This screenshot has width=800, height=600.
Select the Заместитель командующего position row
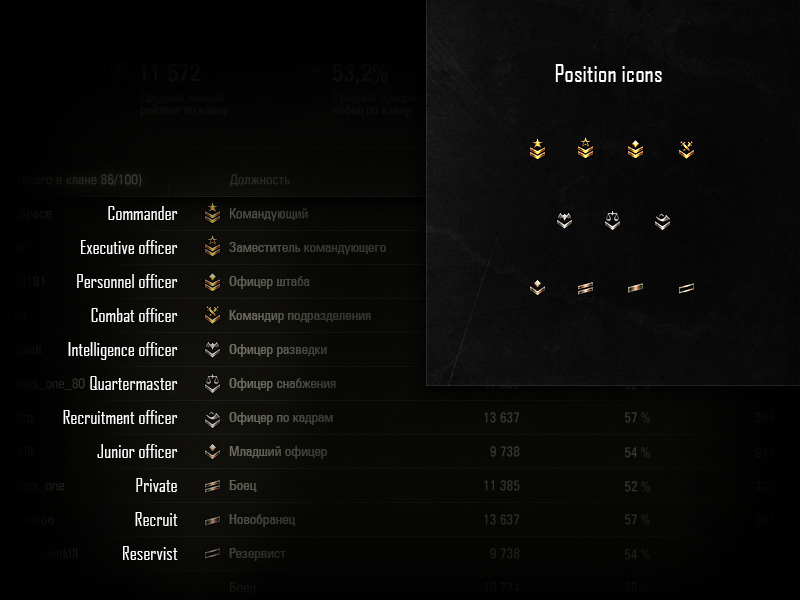pyautogui.click(x=306, y=248)
